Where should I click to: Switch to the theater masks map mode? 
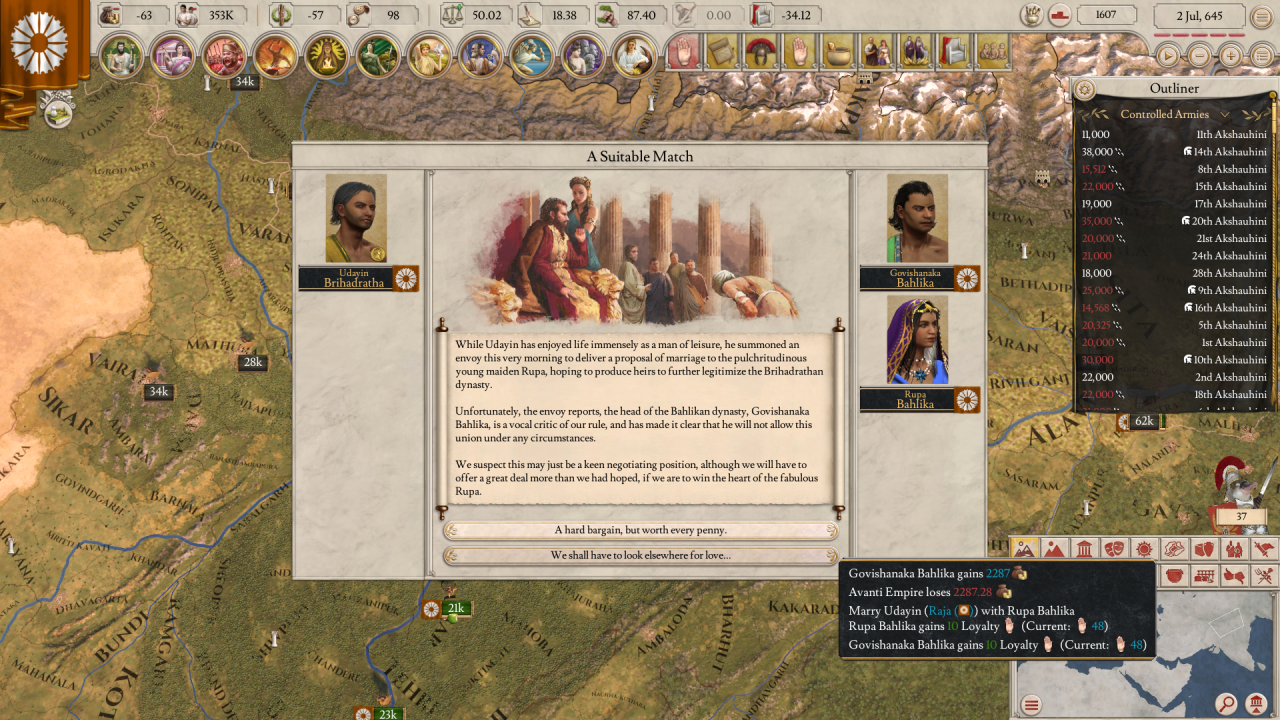point(1114,549)
